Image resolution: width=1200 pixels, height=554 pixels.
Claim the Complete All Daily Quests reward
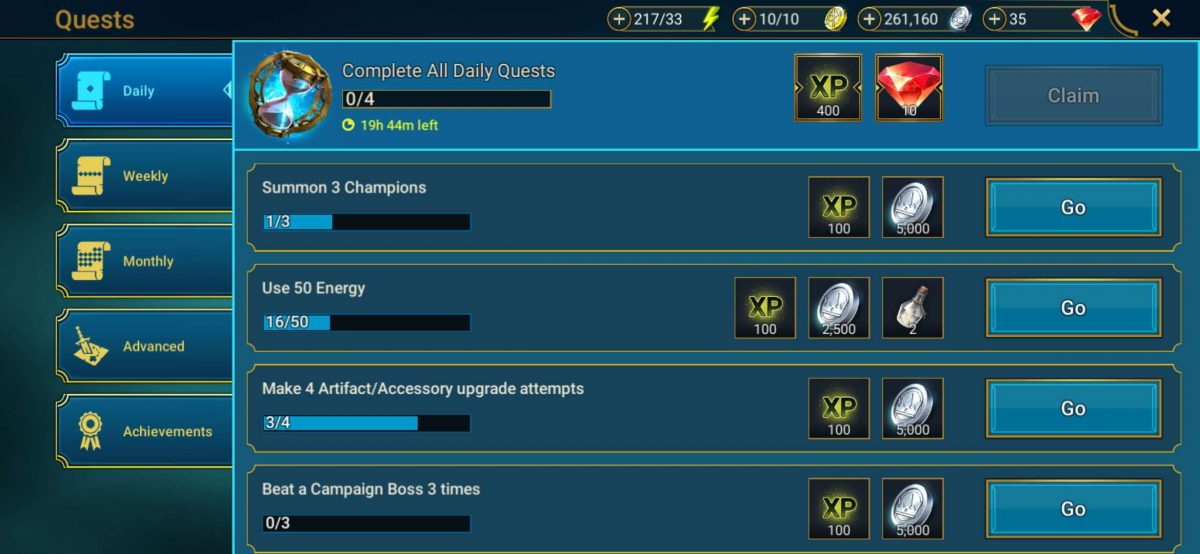(1073, 96)
